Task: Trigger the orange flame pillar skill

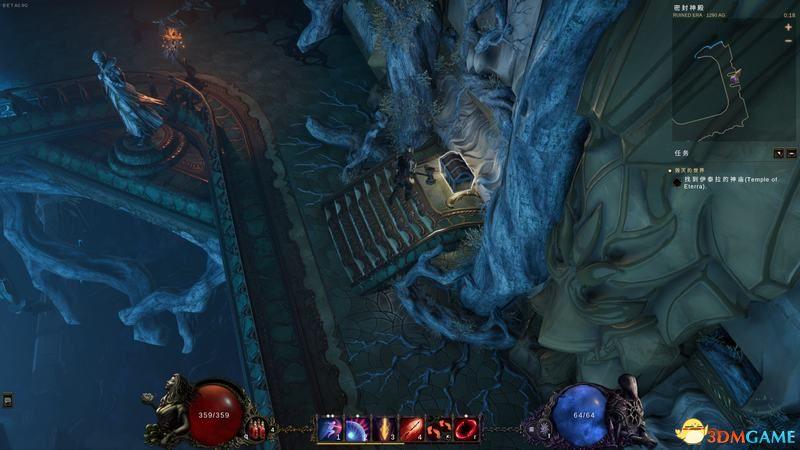Action: [x=384, y=429]
